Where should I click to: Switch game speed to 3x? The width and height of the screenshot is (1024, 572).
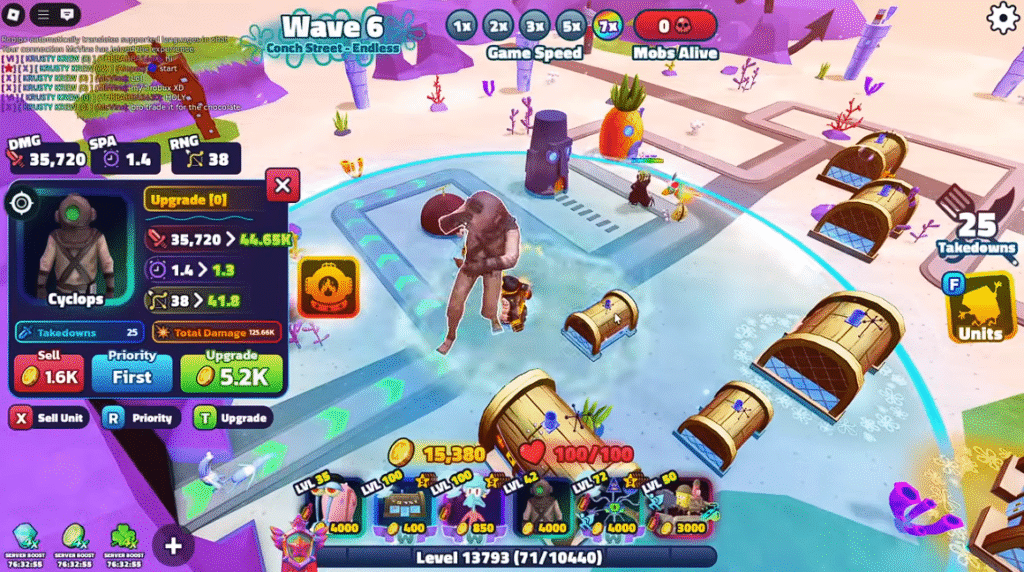(x=534, y=25)
